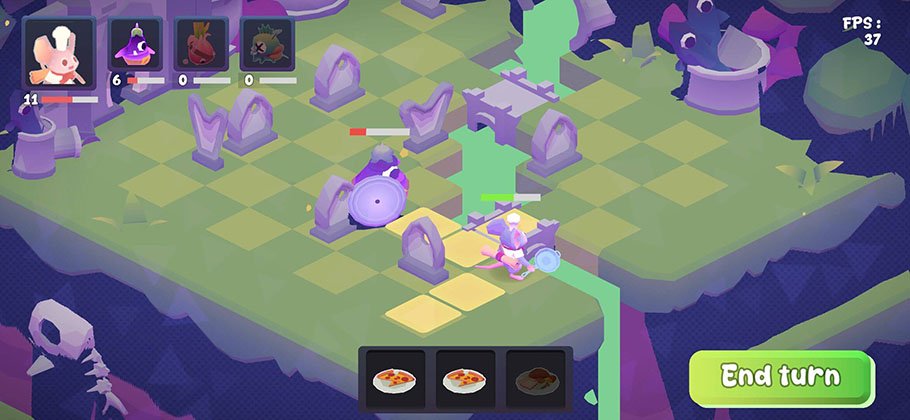This screenshot has height=420, width=910.
Task: Select the greyed-out meat dish slot
Action: 535,380
